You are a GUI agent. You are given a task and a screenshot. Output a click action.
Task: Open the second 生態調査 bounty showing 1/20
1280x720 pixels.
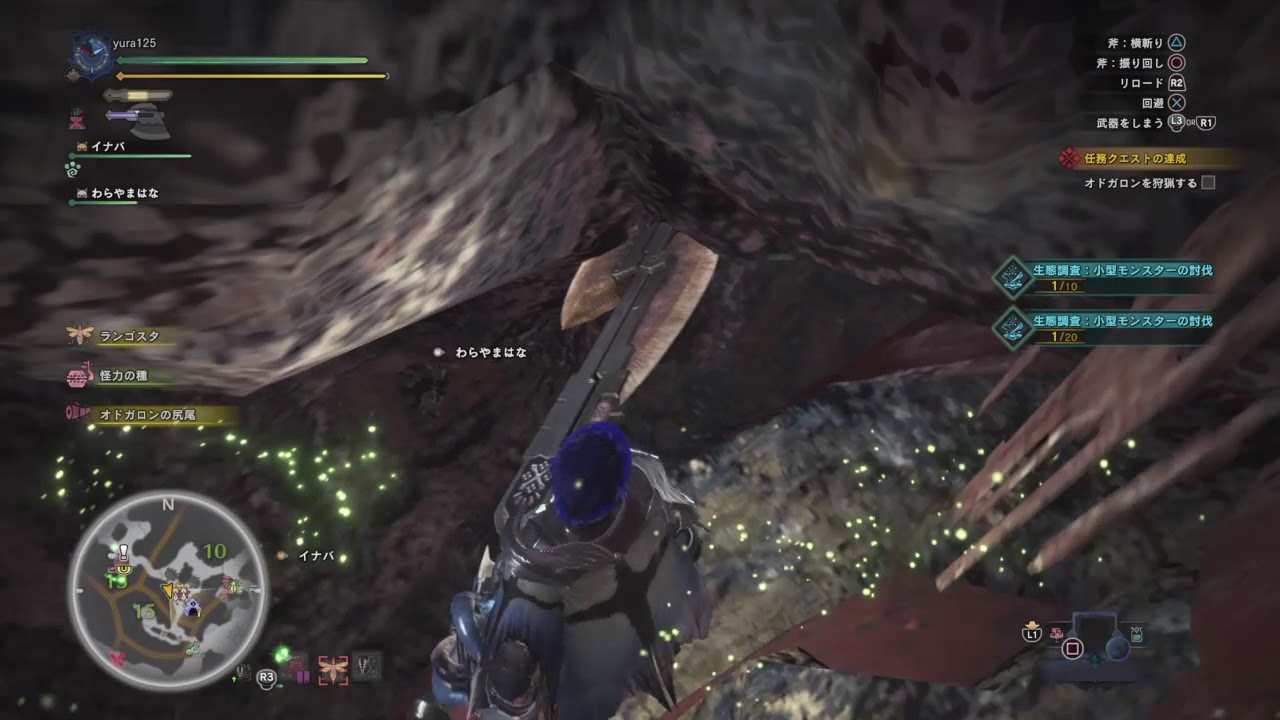(1110, 327)
